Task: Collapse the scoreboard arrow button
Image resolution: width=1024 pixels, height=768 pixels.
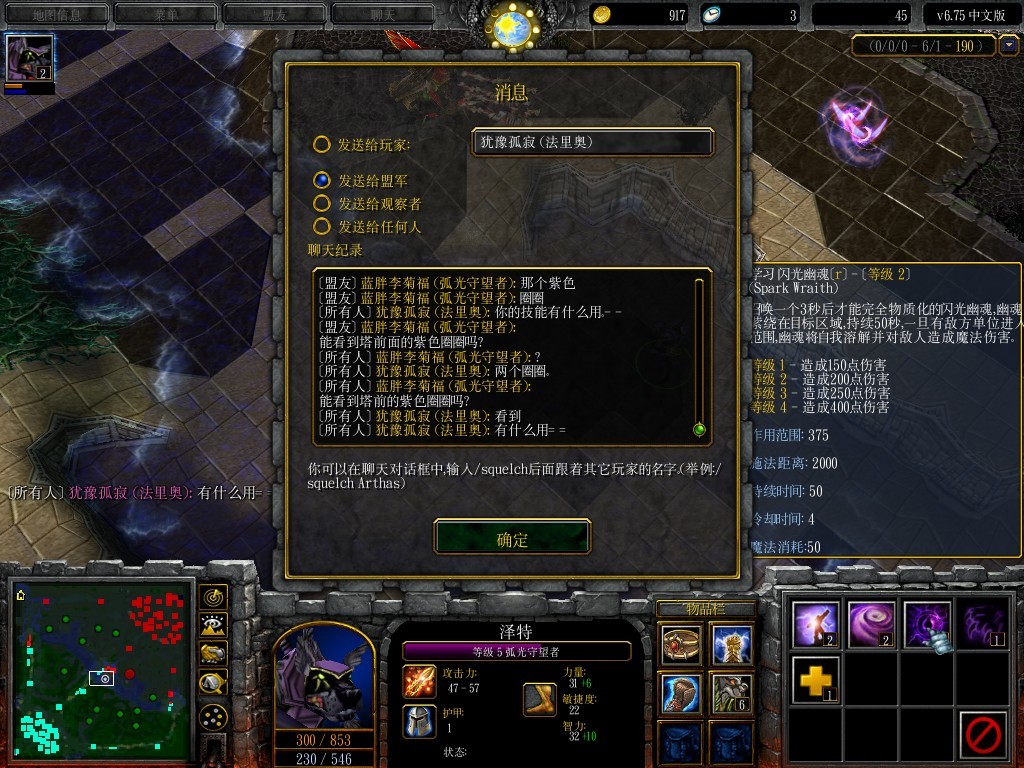Action: coord(1009,45)
